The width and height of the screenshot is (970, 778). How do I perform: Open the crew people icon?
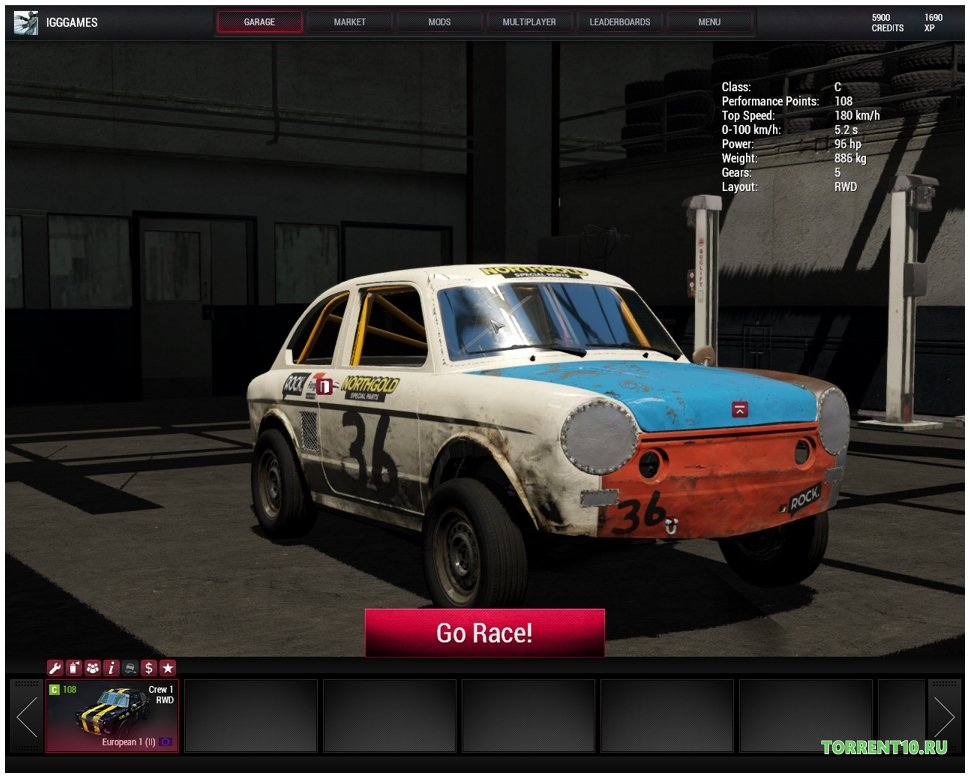(x=92, y=668)
